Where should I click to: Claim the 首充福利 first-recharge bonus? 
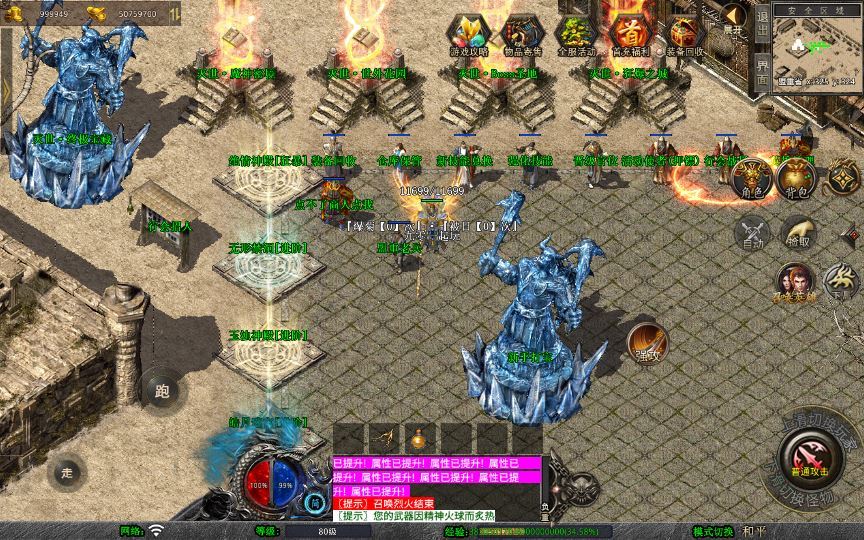pos(630,33)
